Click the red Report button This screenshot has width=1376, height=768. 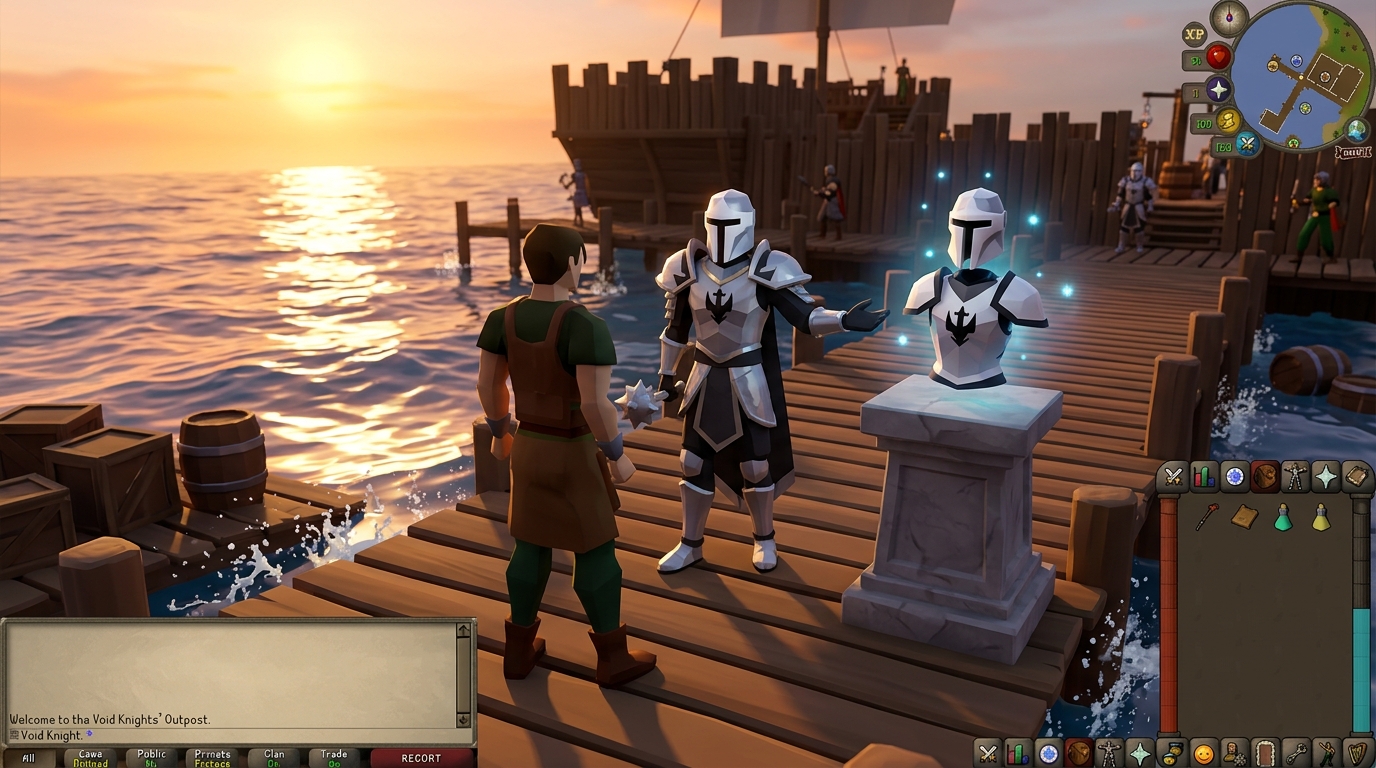[x=421, y=758]
